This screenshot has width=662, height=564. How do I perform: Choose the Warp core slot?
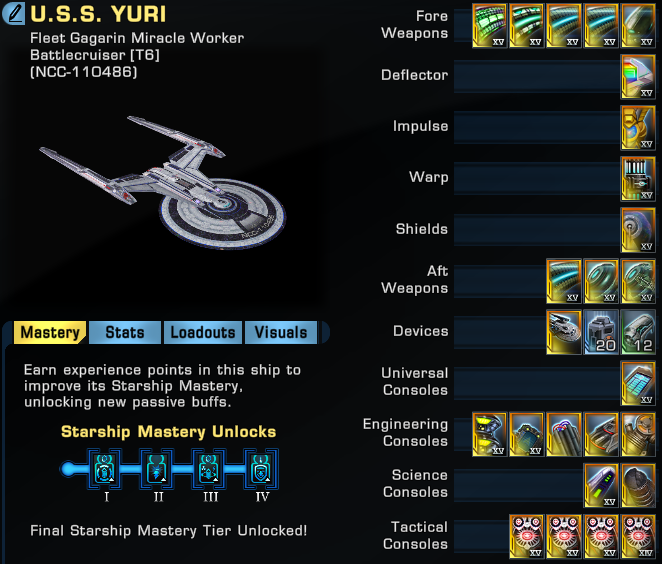(x=638, y=178)
